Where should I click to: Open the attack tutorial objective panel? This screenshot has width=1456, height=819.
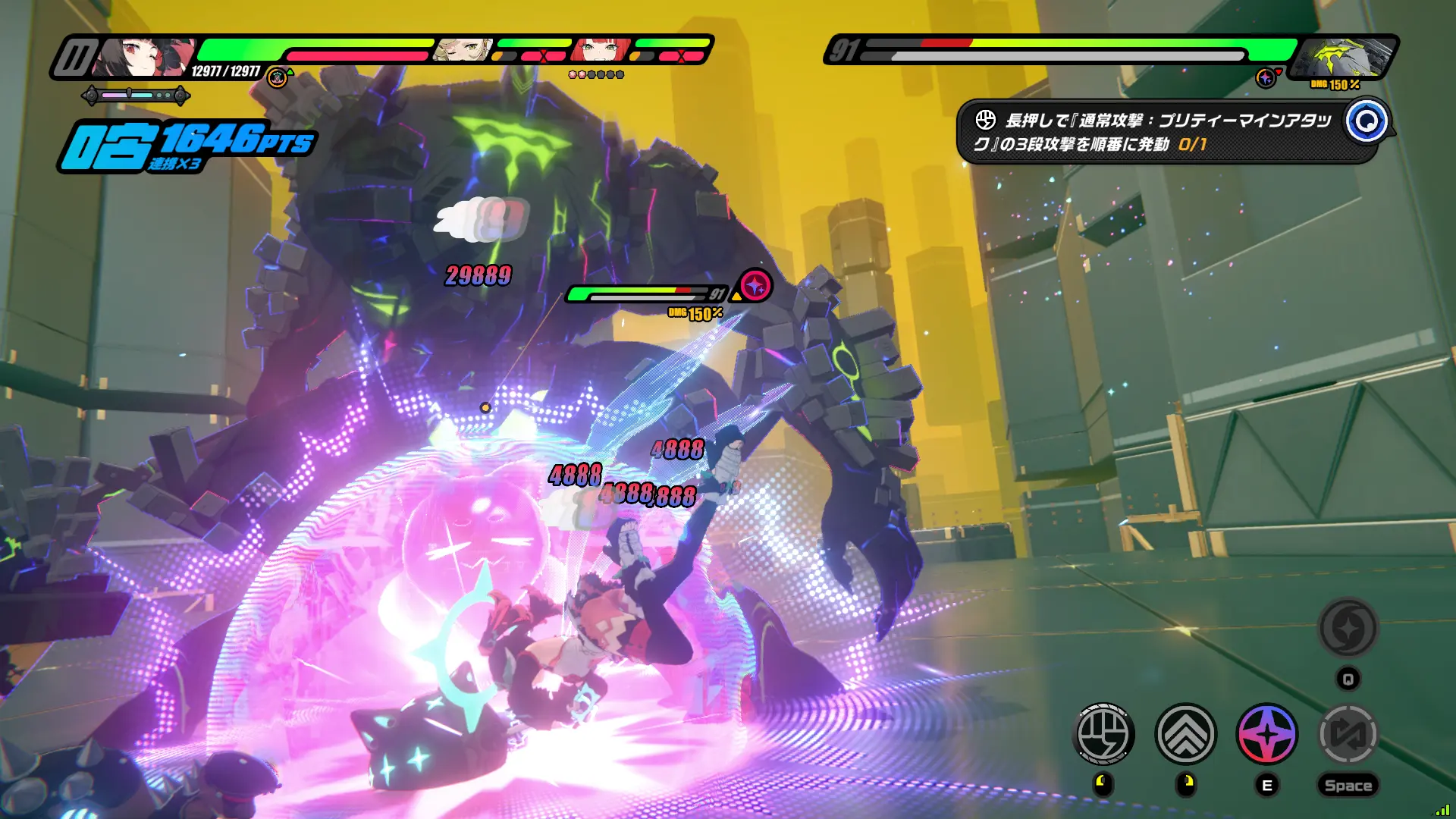1153,132
